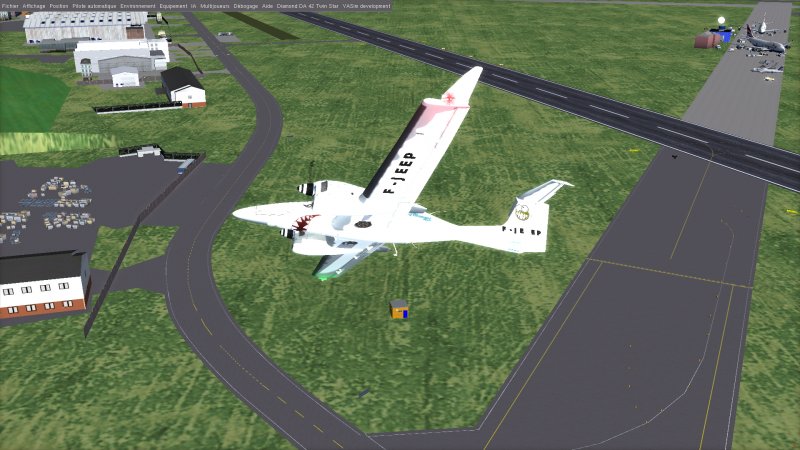Open the Position menu
800x450 pixels.
coord(59,5)
